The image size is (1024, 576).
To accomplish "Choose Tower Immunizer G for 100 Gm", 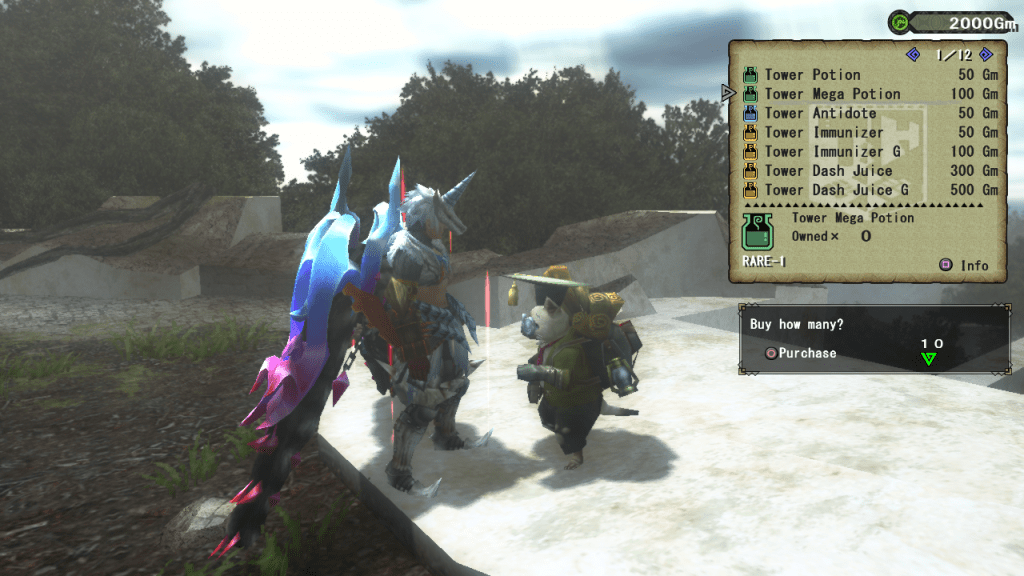I will 832,151.
